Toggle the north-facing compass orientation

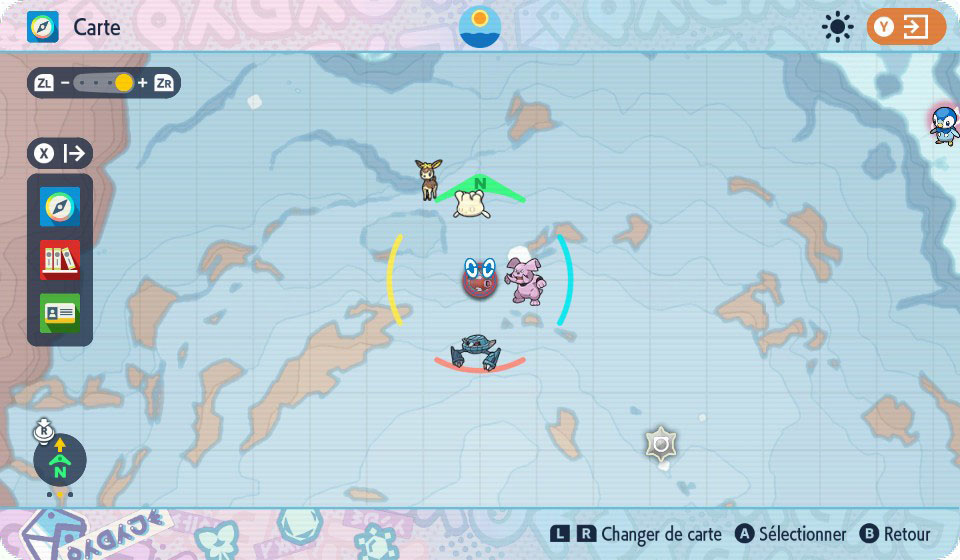coord(60,460)
